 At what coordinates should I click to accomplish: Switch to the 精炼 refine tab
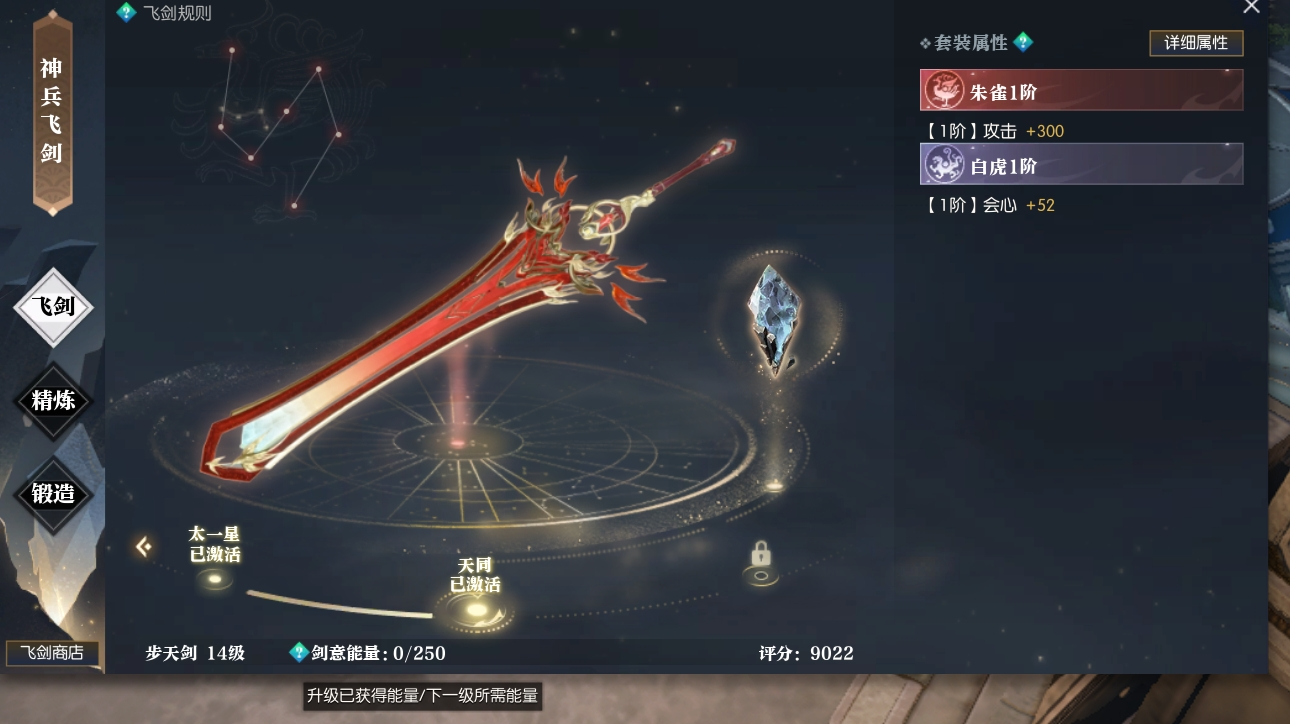click(x=53, y=401)
